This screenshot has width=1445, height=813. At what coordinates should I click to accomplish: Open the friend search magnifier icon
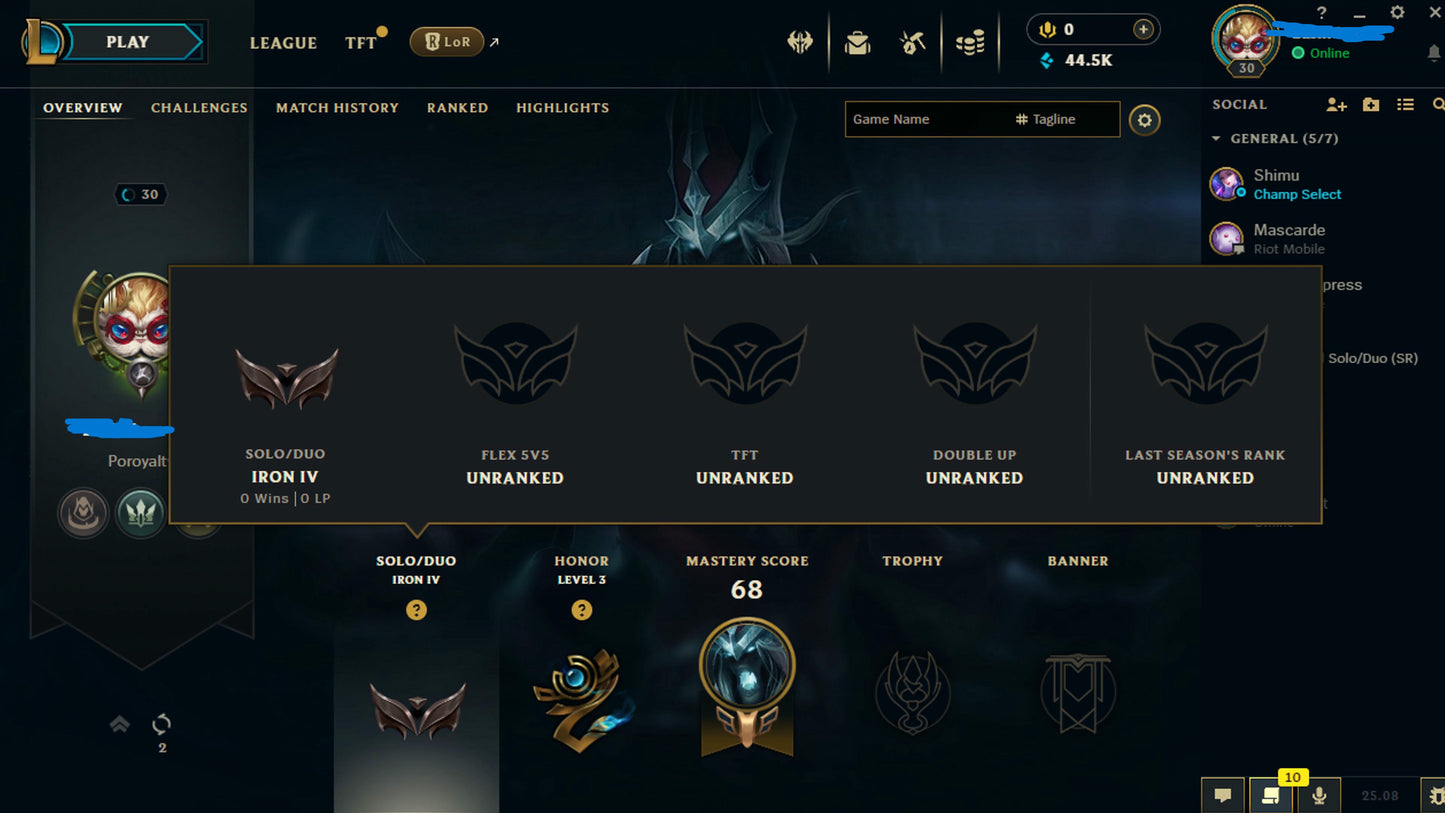[1437, 103]
